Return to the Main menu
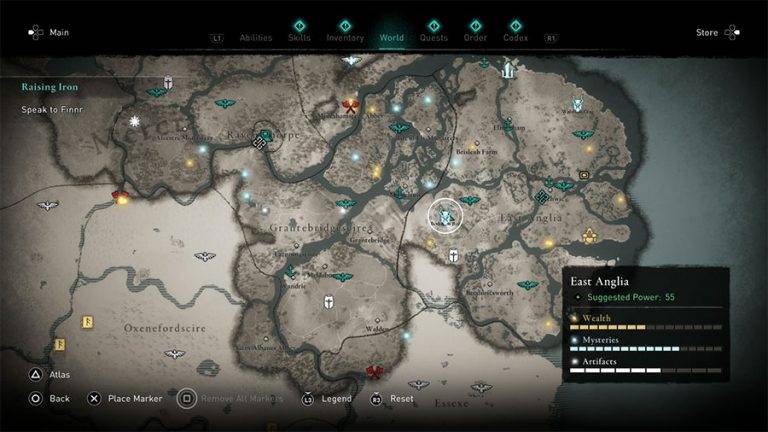Screen dimensions: 768x432 [x=50, y=33]
